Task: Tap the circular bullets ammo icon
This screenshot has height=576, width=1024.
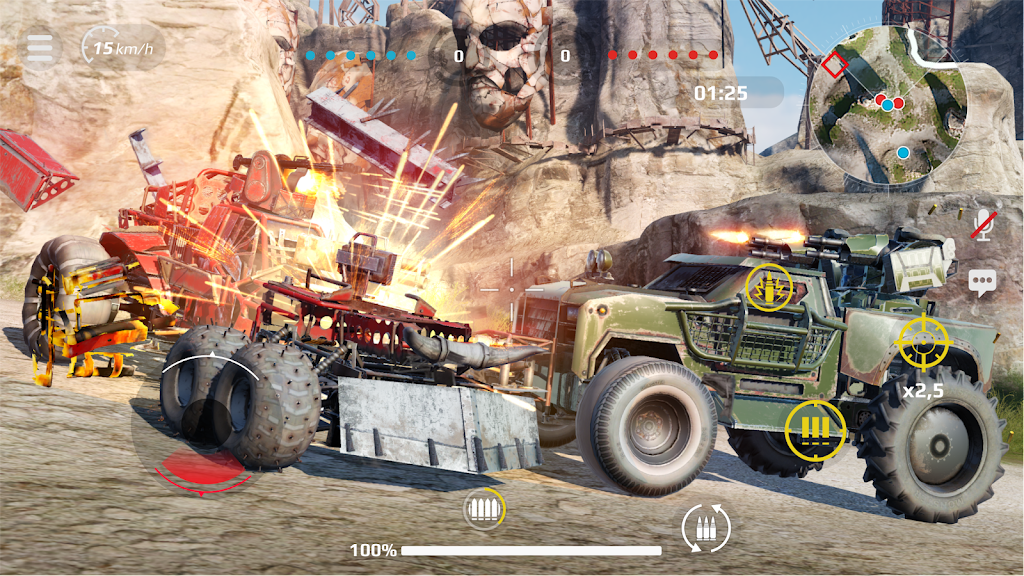Action: coord(484,510)
